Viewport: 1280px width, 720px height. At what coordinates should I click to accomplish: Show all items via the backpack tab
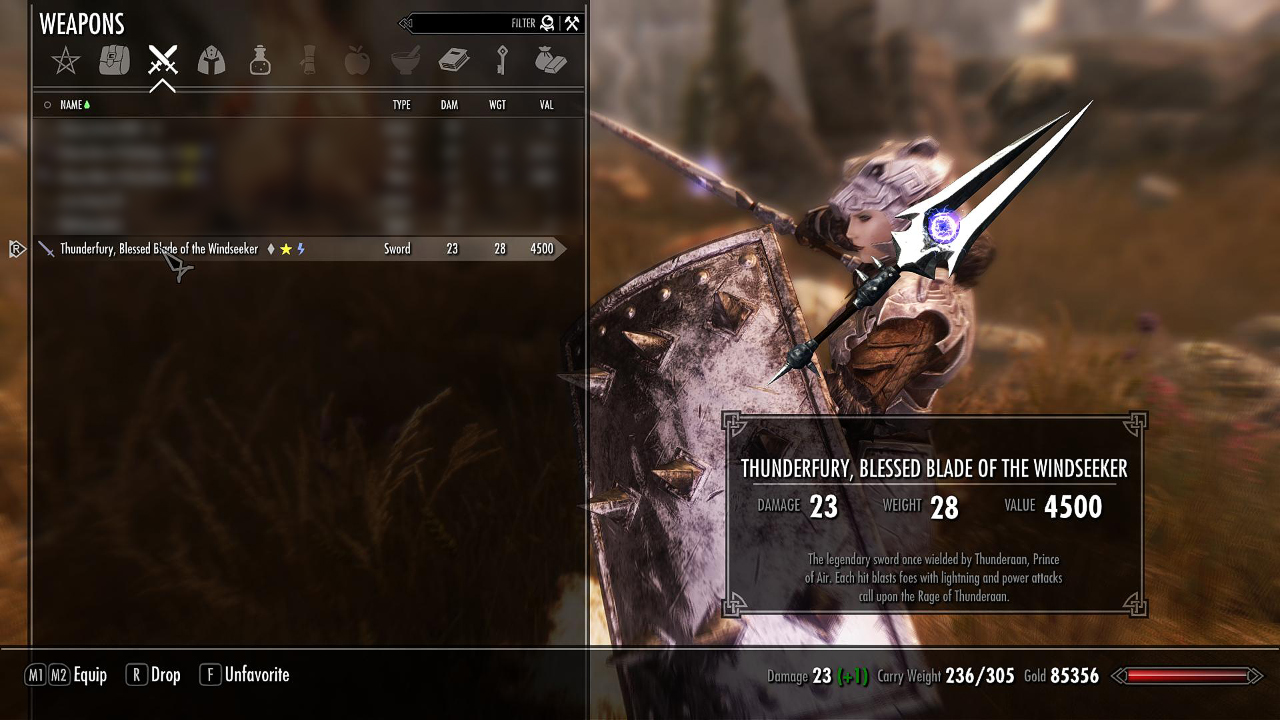(x=114, y=62)
